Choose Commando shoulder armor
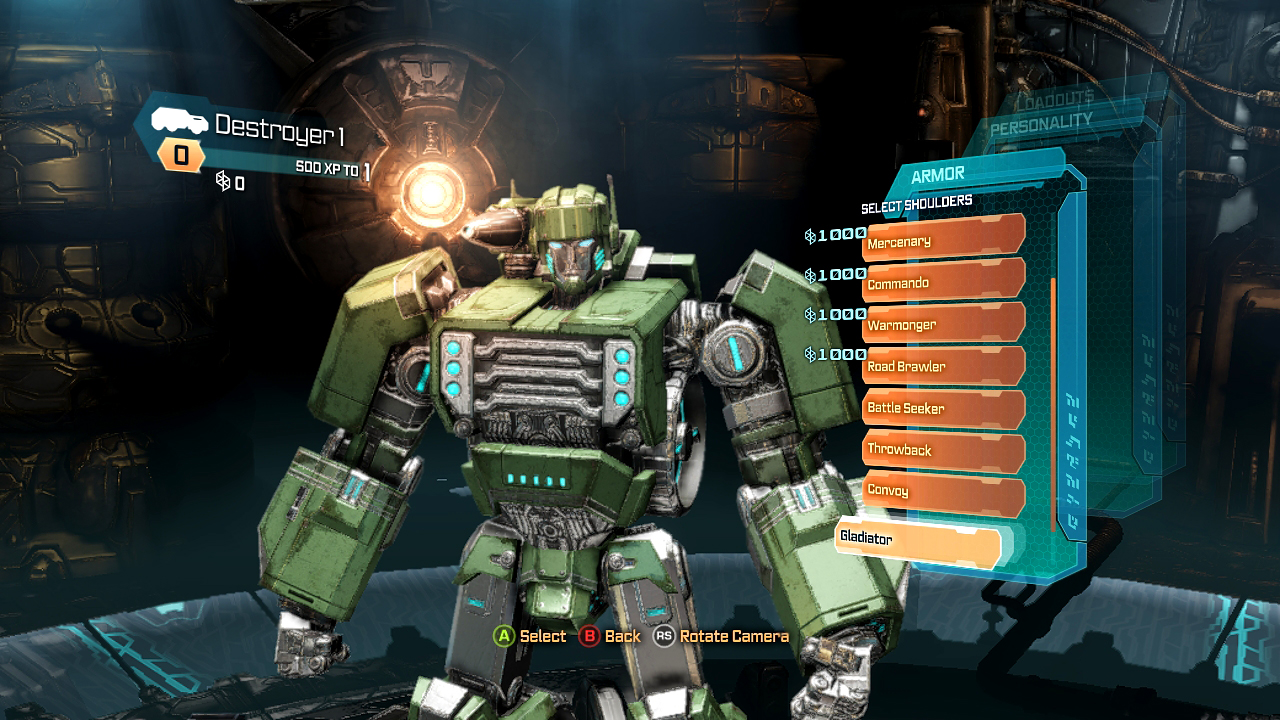Screen dimensions: 1280x720 point(942,282)
